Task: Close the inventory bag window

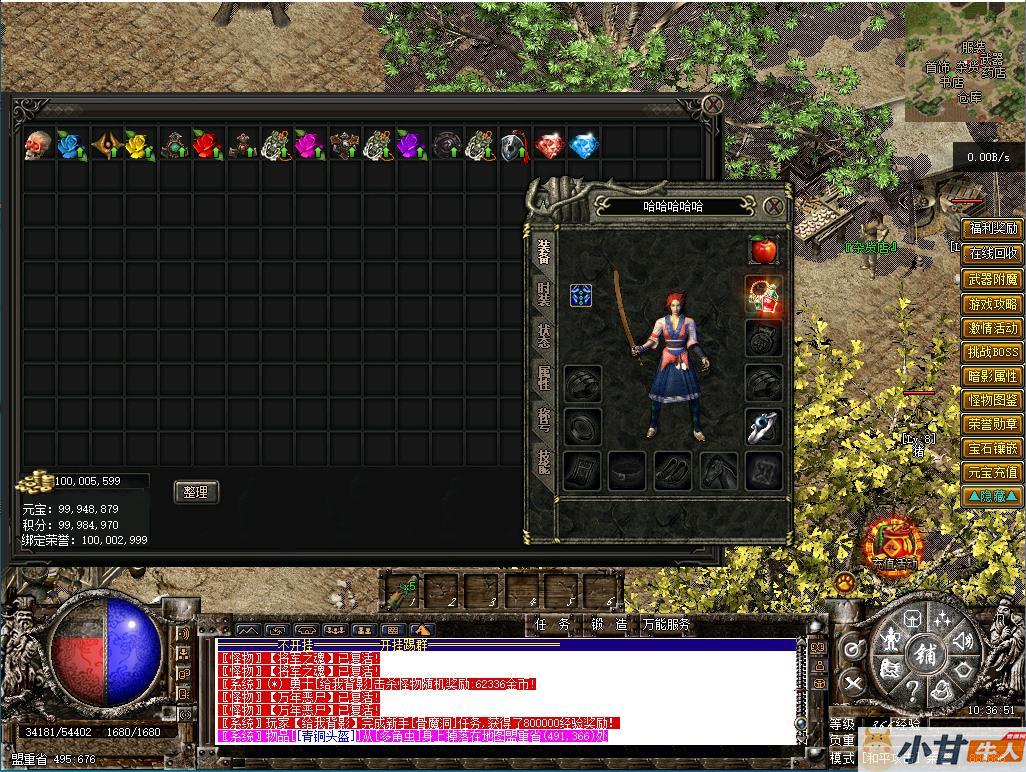Action: (x=712, y=104)
